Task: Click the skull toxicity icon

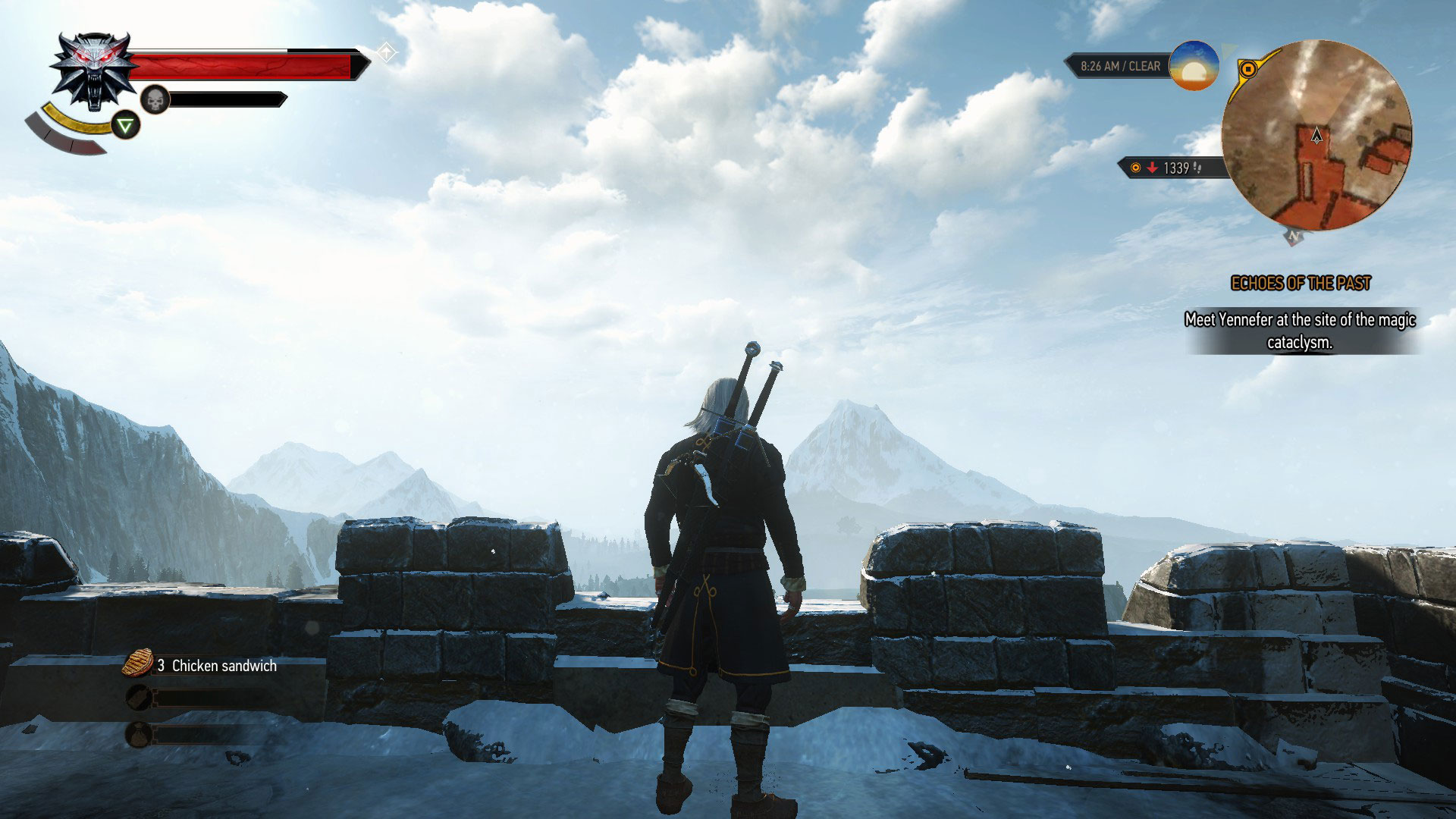Action: coord(155,99)
